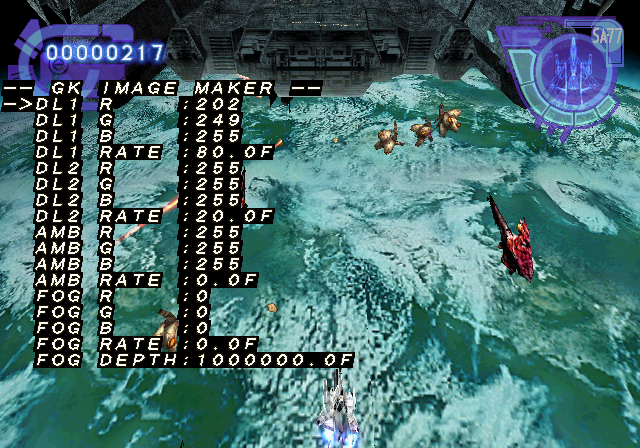640x448 pixels.
Task: Select the FOG R entry
Action: 120,296
